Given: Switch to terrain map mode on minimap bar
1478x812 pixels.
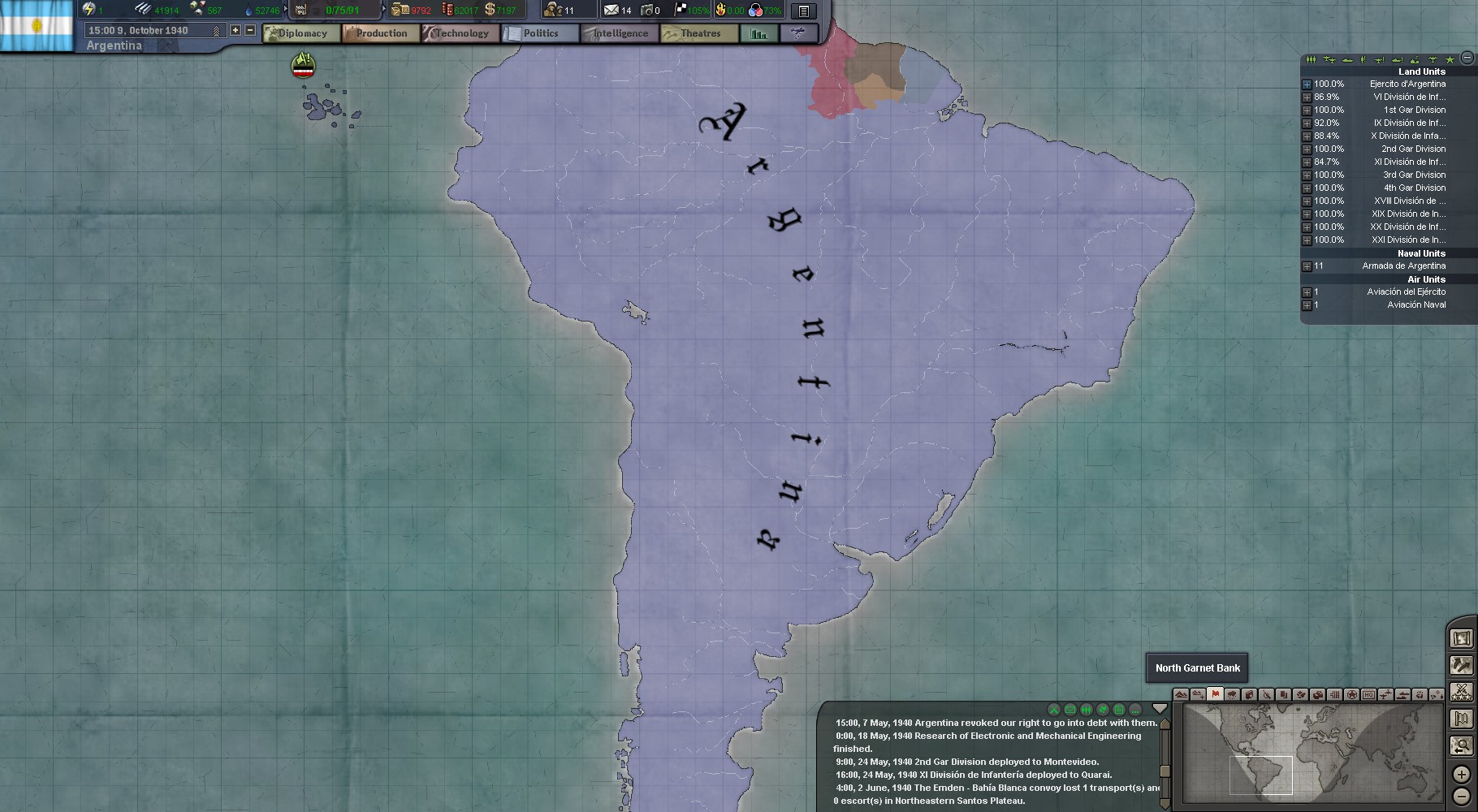Looking at the screenshot, I should (x=1179, y=695).
